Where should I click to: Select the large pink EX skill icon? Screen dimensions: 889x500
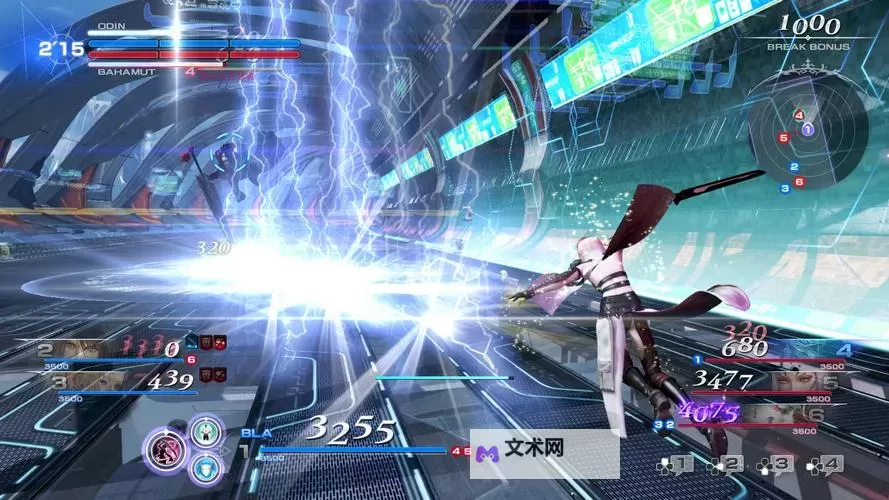coord(166,449)
